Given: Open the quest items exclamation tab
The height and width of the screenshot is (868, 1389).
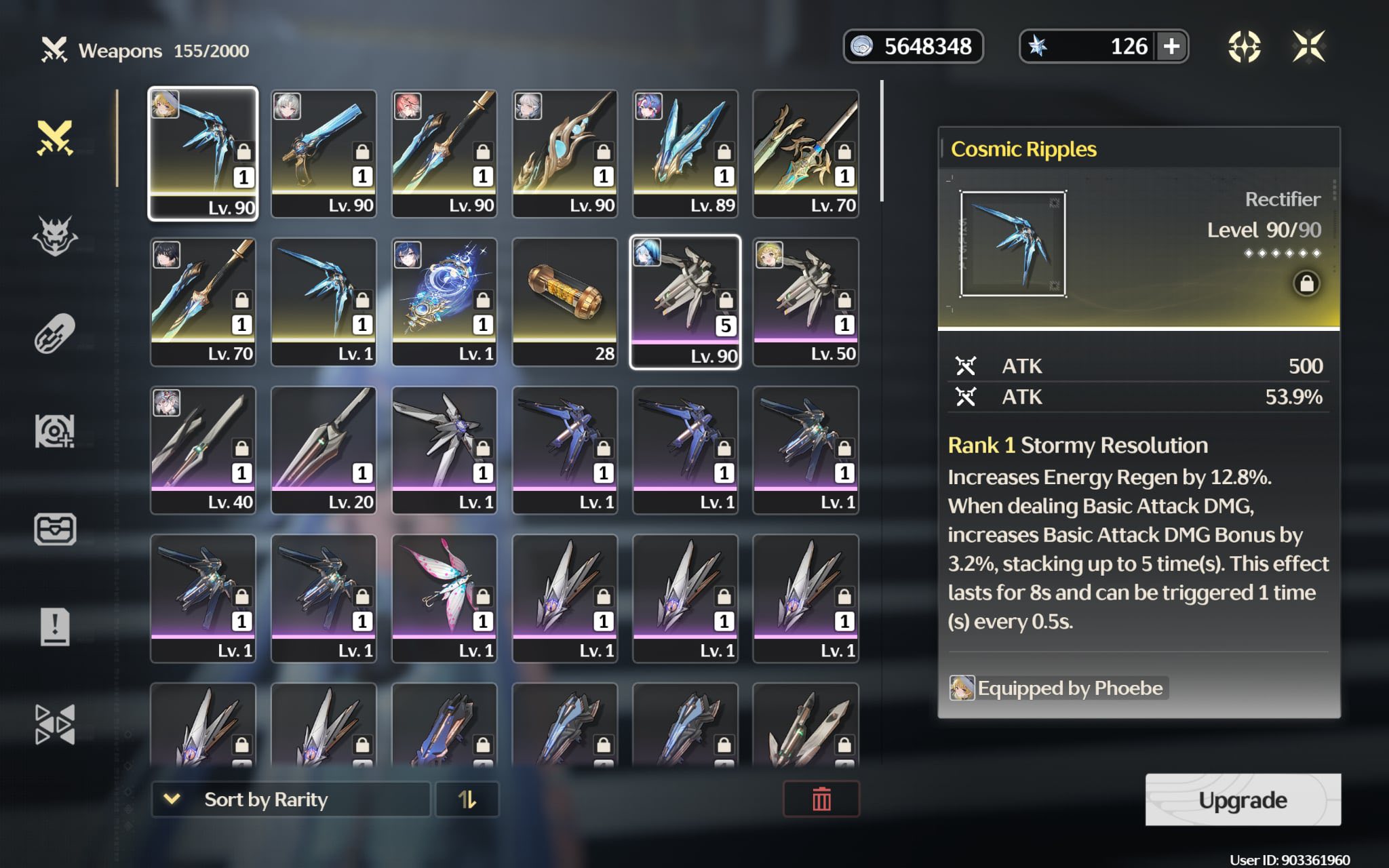Looking at the screenshot, I should [55, 627].
